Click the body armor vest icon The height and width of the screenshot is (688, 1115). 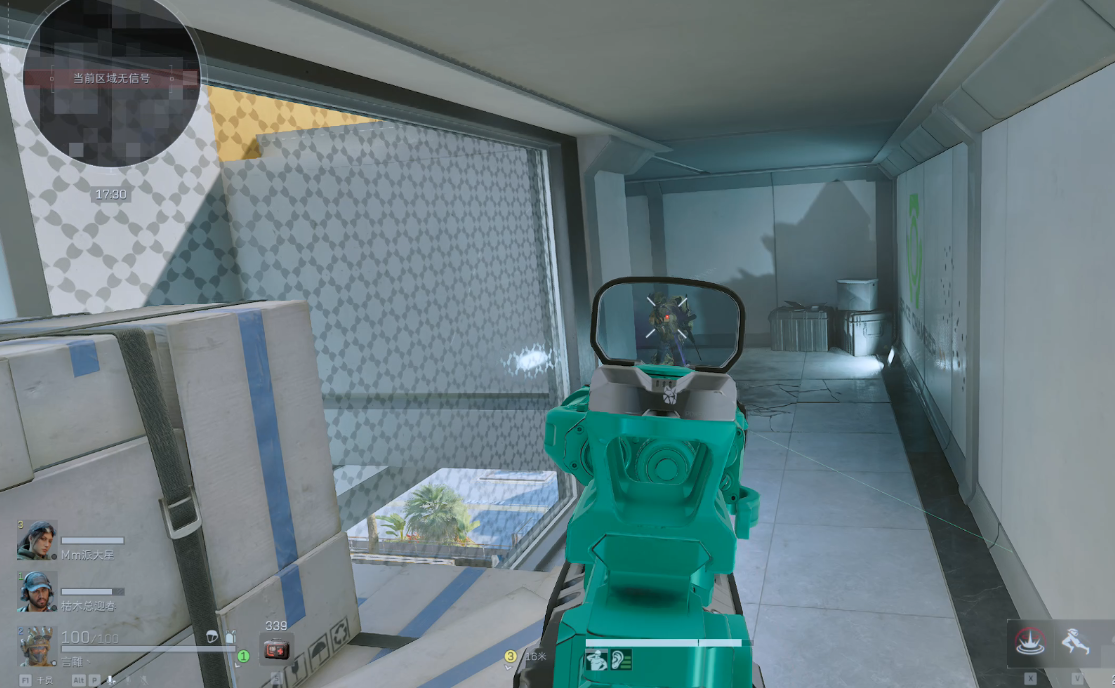(229, 636)
